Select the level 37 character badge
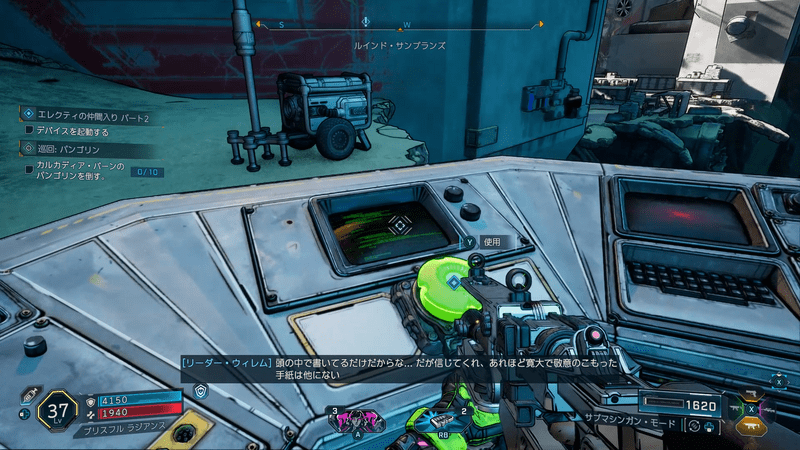The width and height of the screenshot is (800, 450). tap(57, 411)
